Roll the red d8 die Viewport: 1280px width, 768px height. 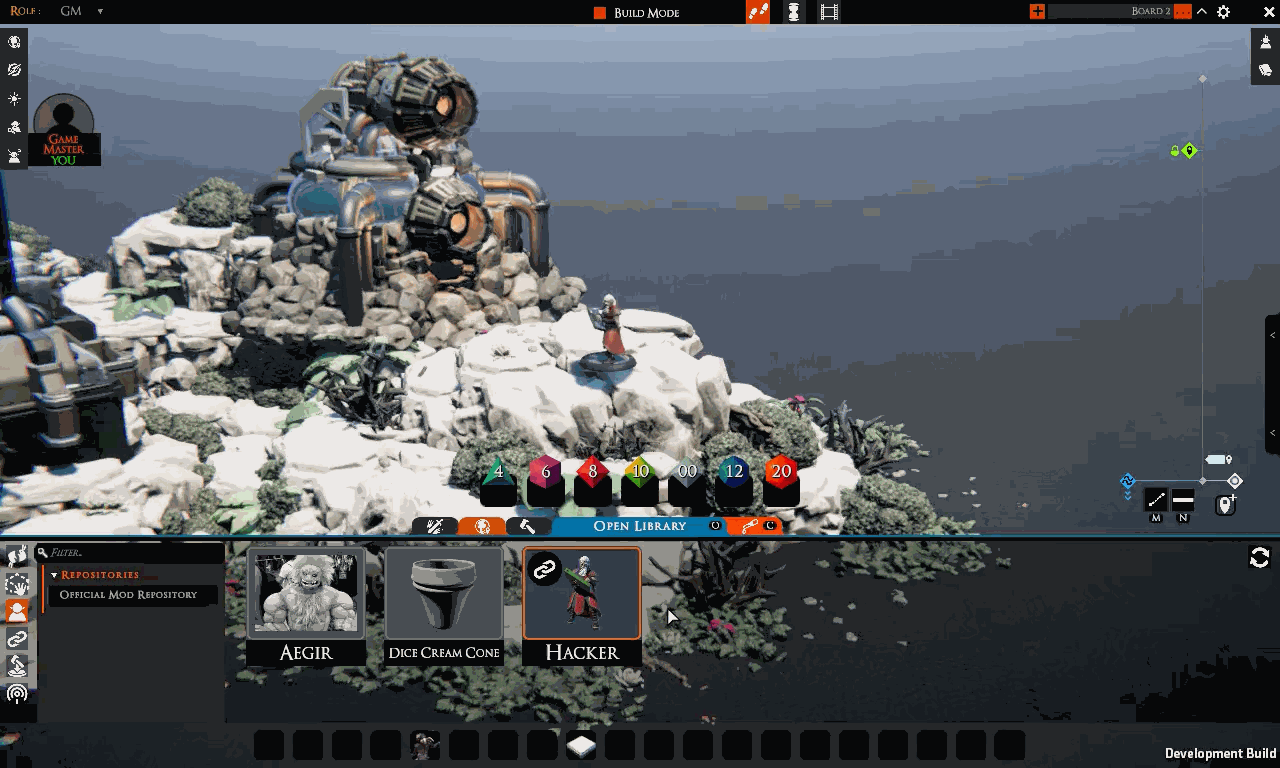tap(592, 472)
